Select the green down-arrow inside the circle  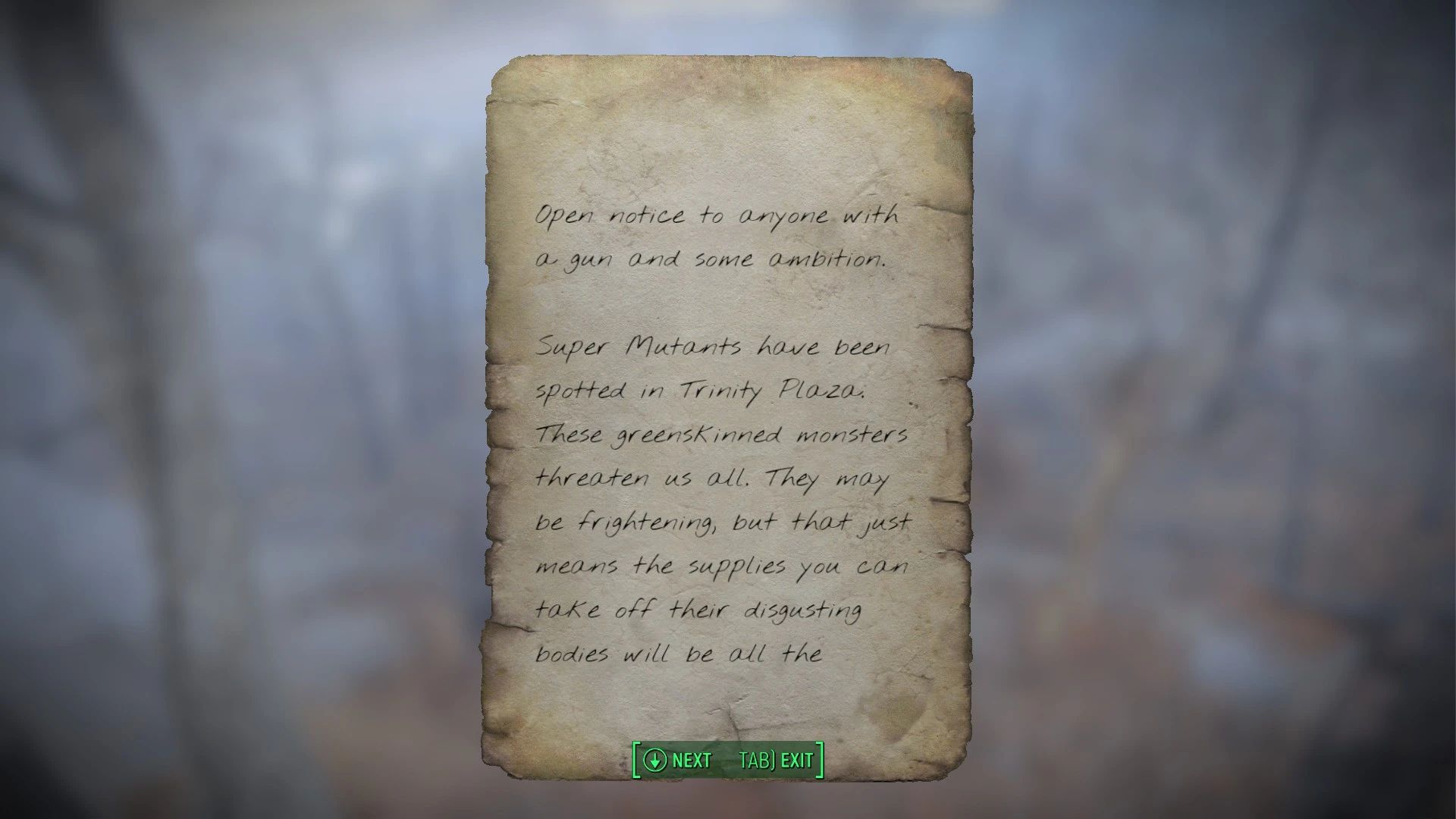657,760
